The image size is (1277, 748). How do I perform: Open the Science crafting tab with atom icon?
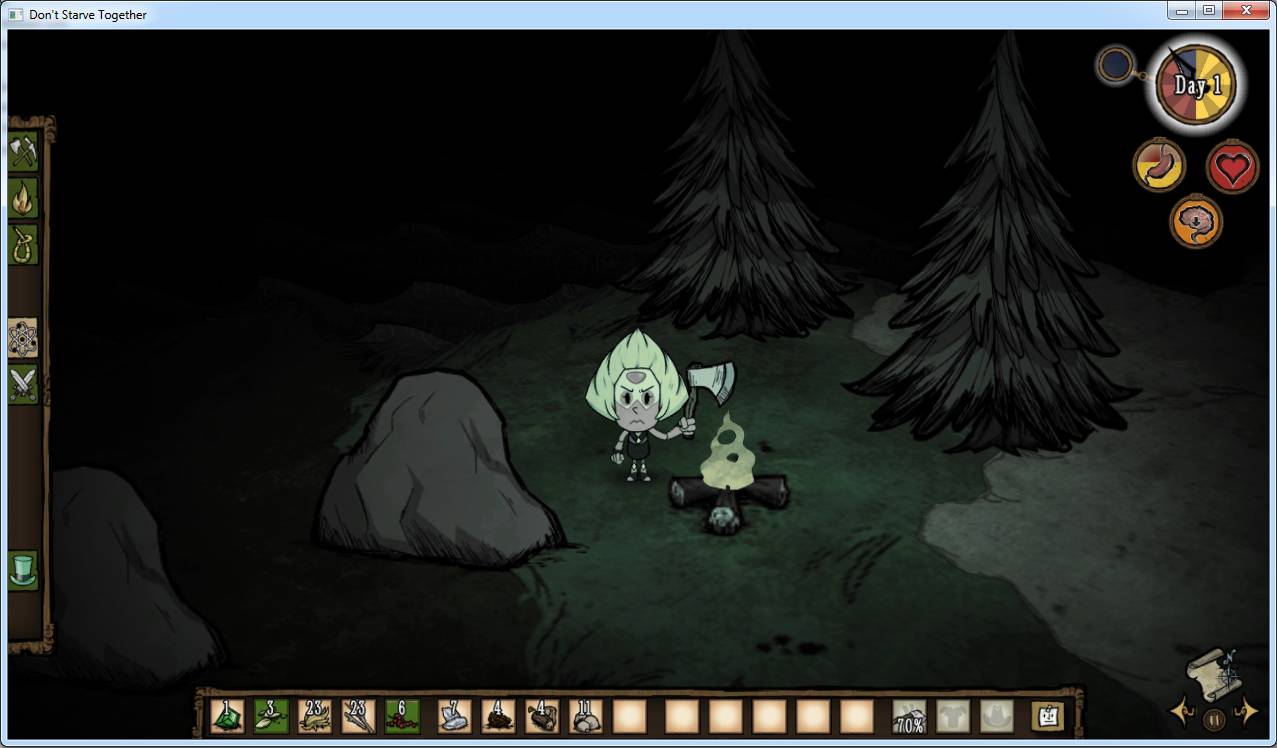point(22,339)
